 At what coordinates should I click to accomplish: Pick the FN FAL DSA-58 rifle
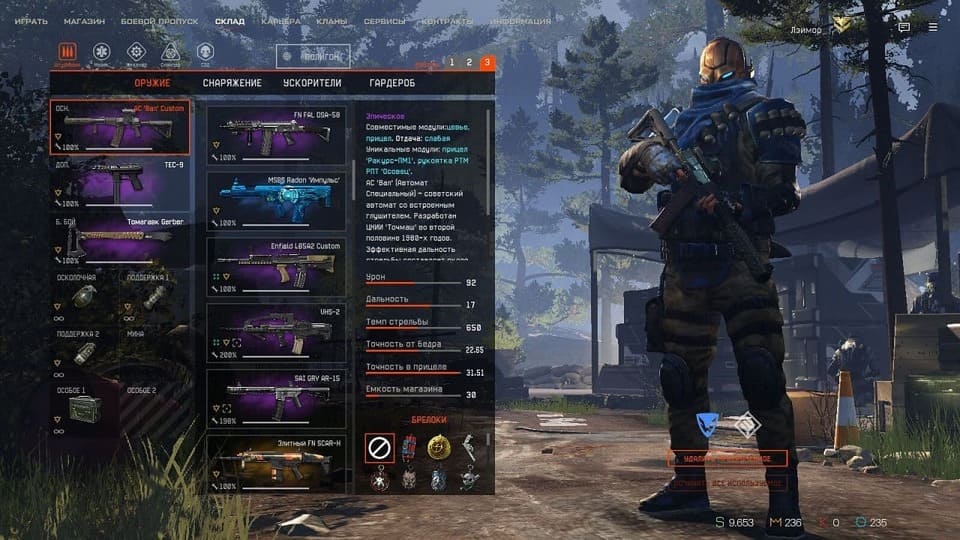276,134
